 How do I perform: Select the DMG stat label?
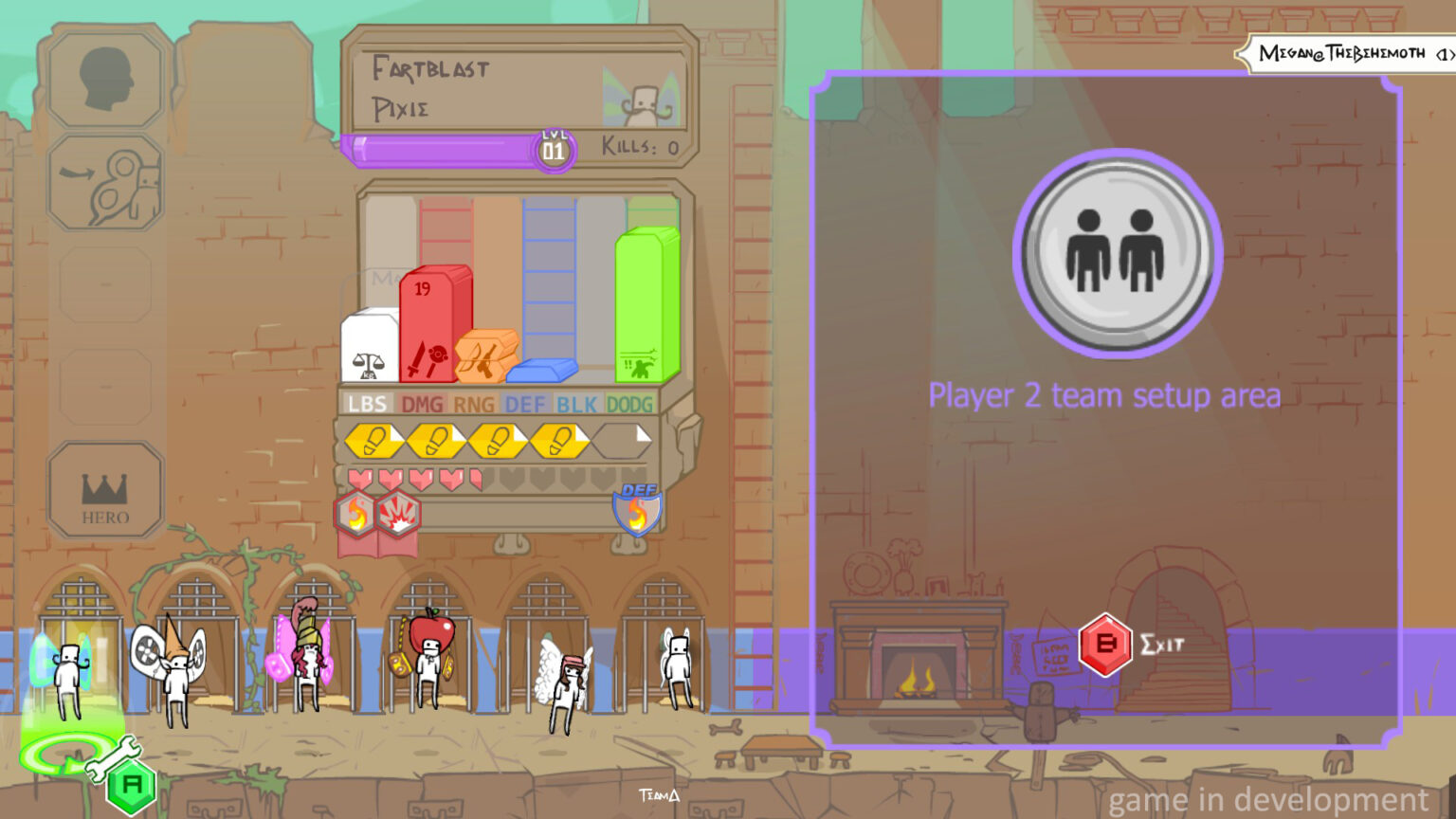tap(424, 403)
